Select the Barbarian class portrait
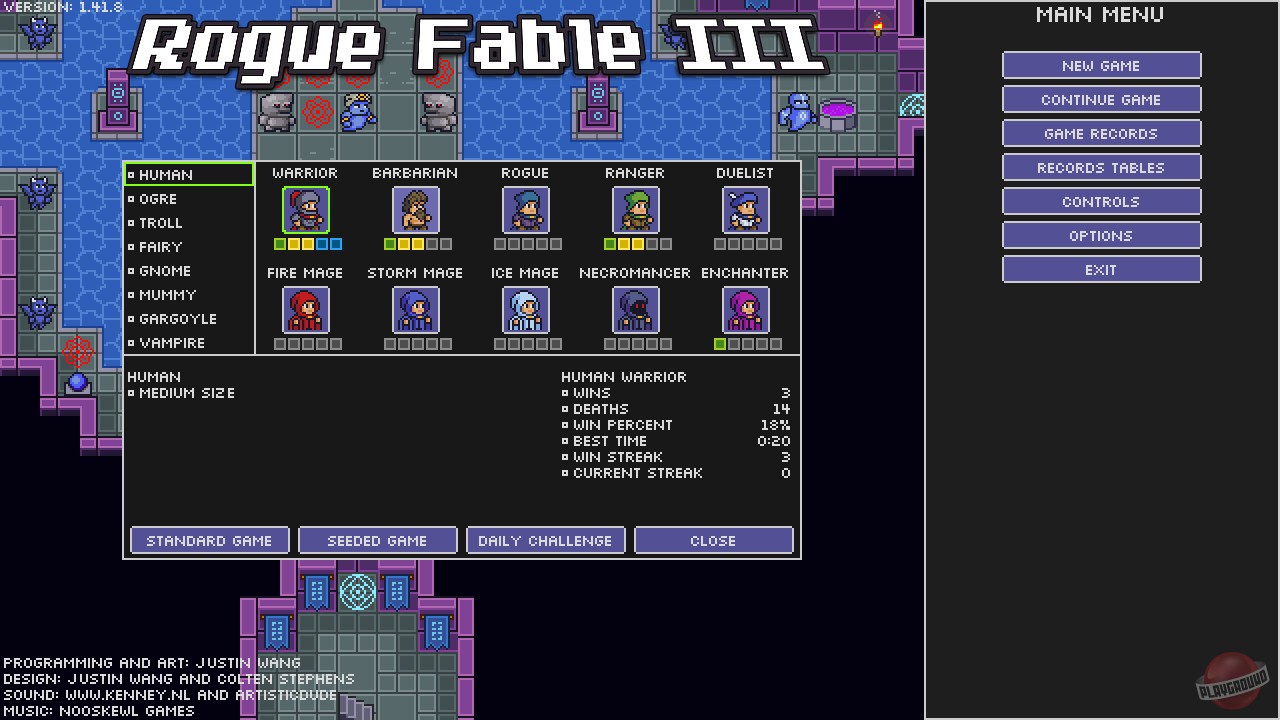The image size is (1280, 720). click(x=415, y=210)
